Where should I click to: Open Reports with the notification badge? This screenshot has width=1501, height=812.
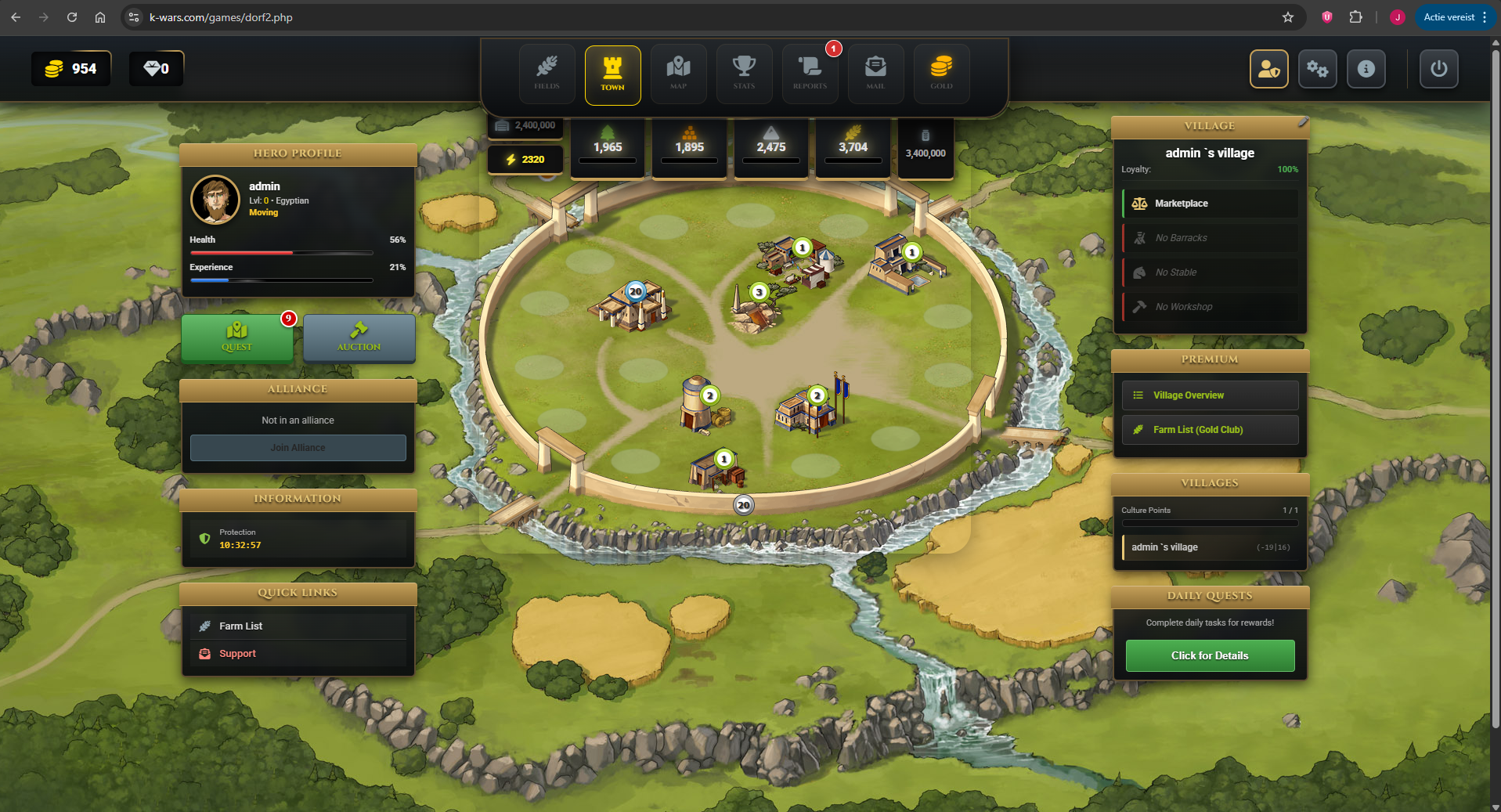[810, 74]
